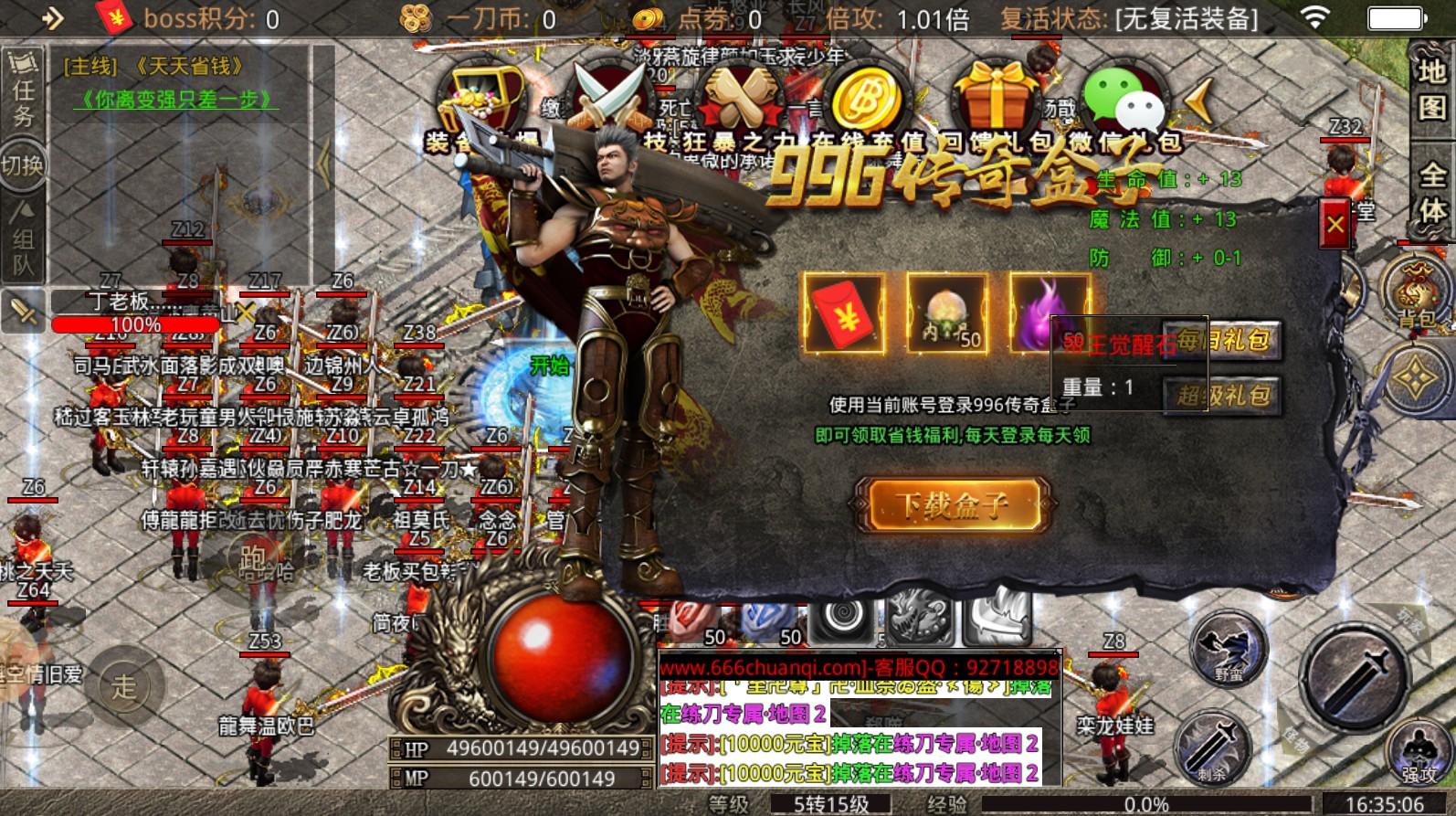The height and width of the screenshot is (816, 1456).
Task: Tap the red envelope item in the 996 box panel
Action: pyautogui.click(x=844, y=315)
